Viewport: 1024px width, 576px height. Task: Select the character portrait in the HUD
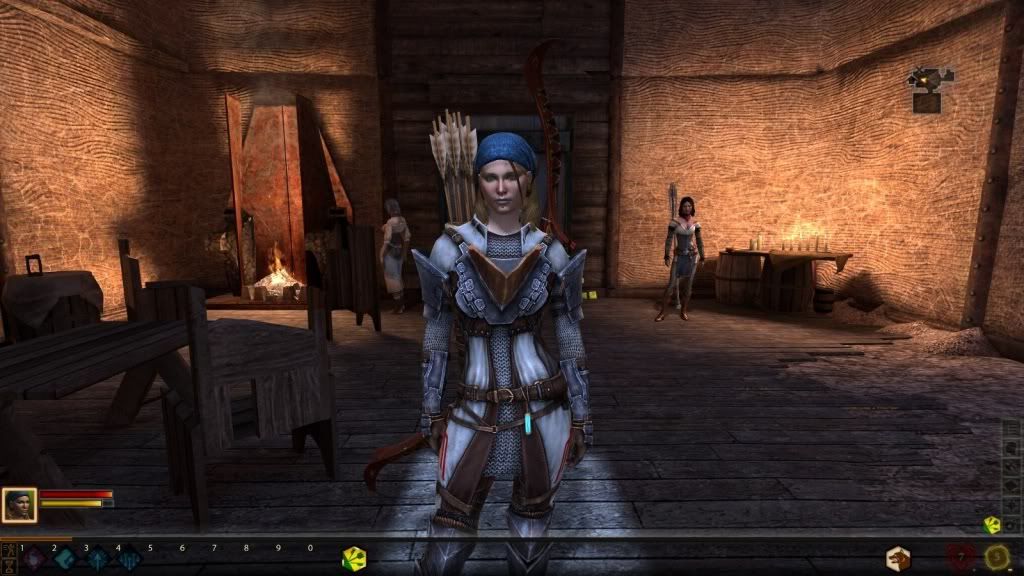click(20, 505)
